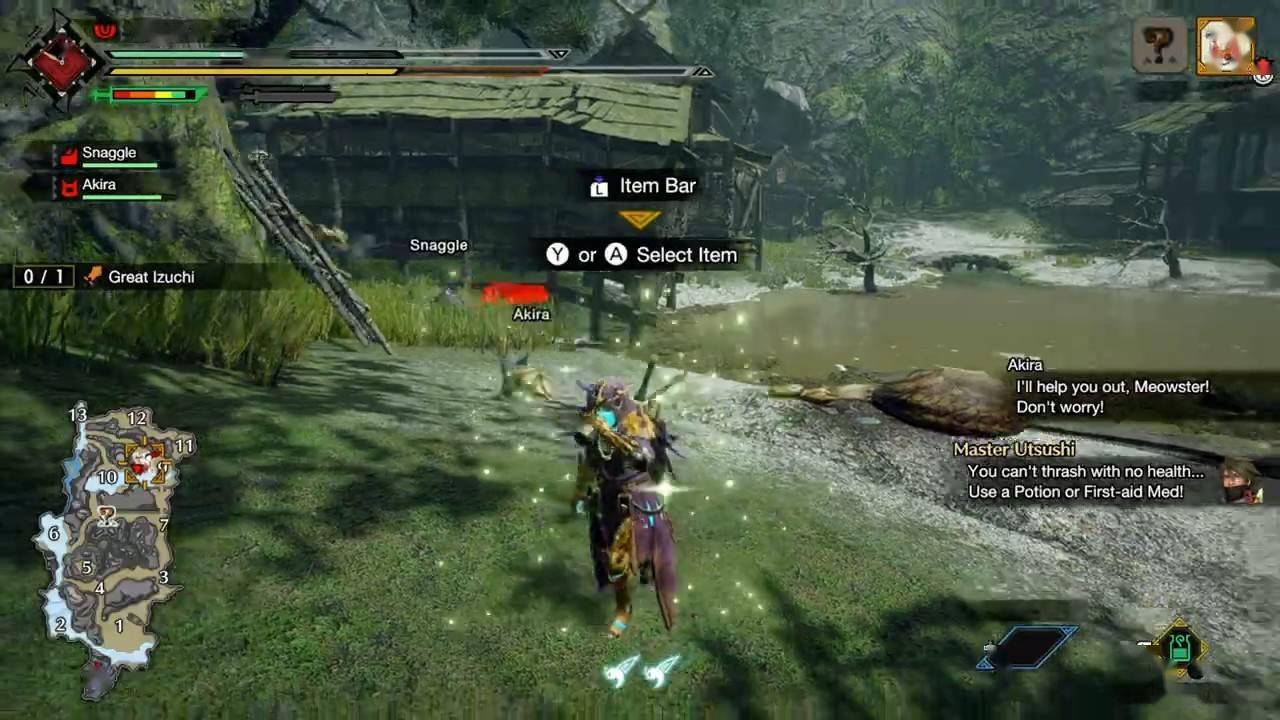Click the red damage marker above Akira
1280x720 pixels.
tap(516, 293)
